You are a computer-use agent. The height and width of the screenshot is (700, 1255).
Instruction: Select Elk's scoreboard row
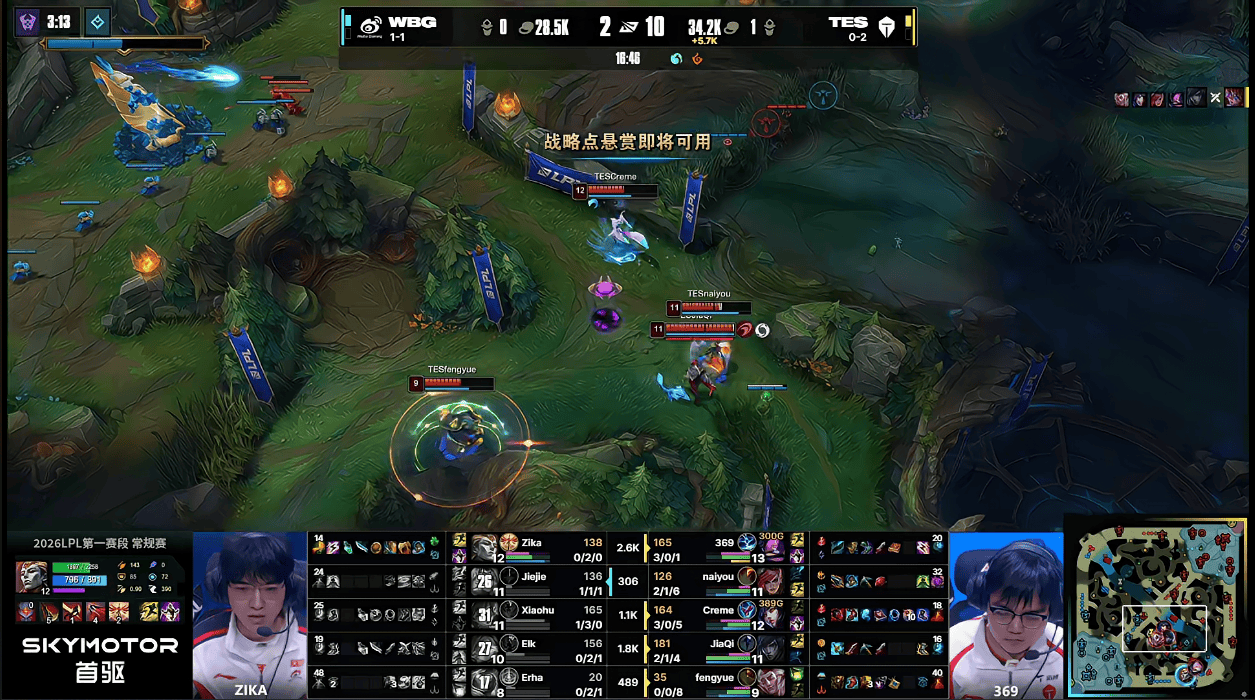pos(540,648)
